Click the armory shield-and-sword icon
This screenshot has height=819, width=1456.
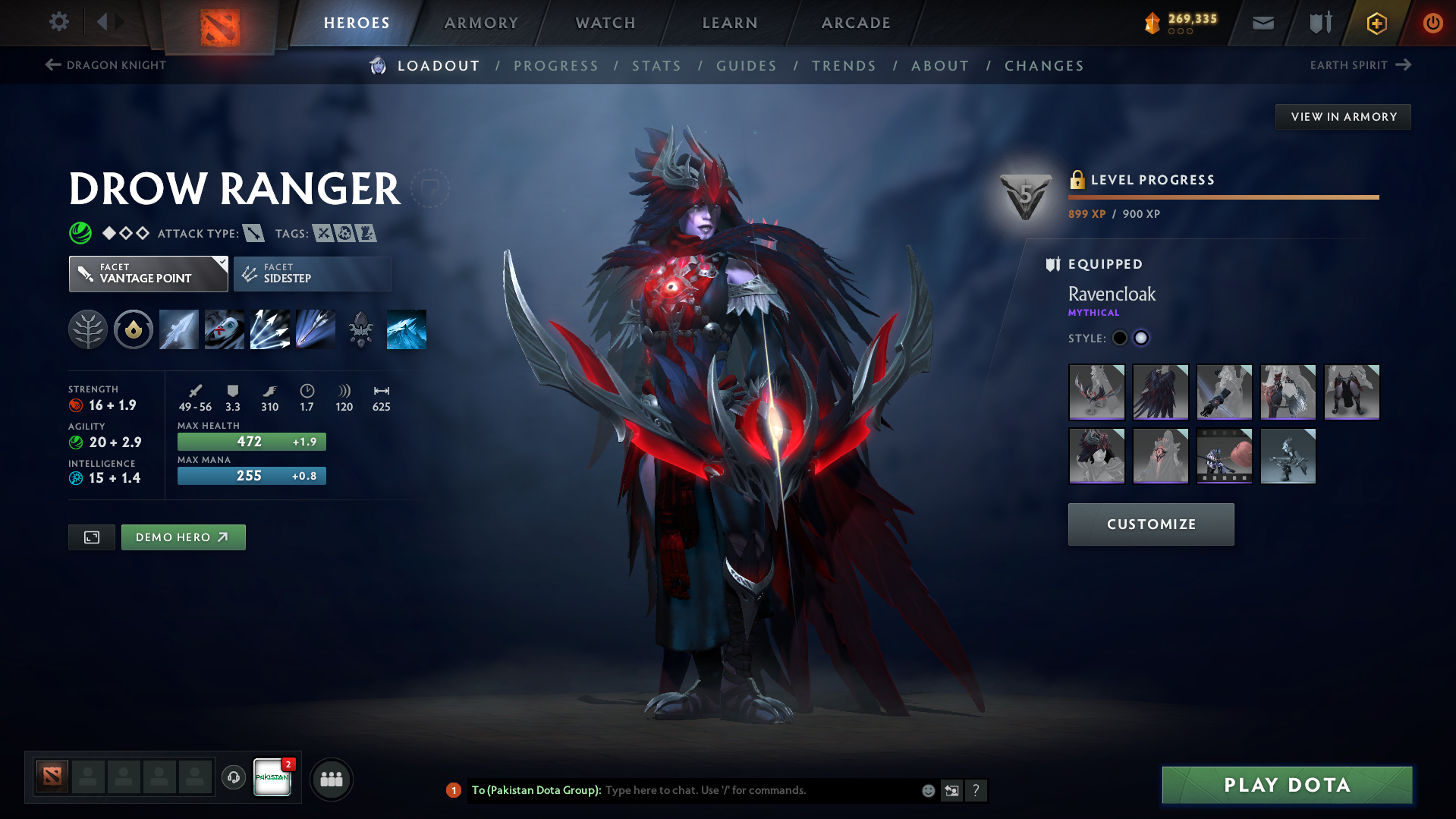[x=1319, y=23]
